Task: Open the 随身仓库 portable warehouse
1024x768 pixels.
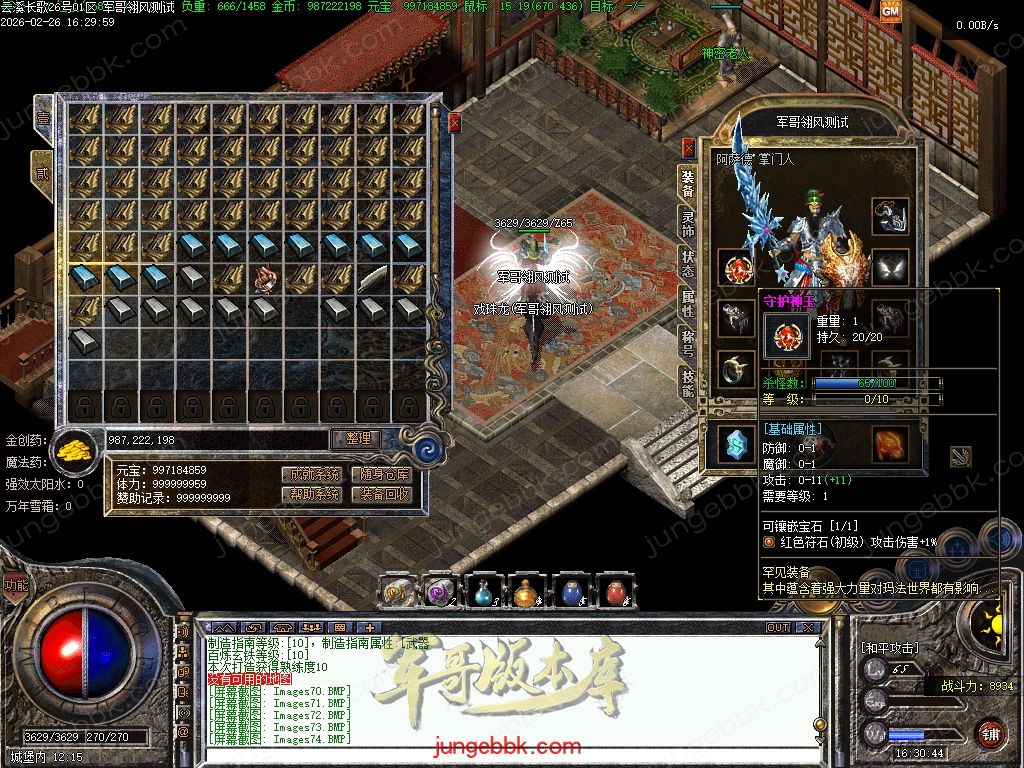Action: tap(385, 474)
